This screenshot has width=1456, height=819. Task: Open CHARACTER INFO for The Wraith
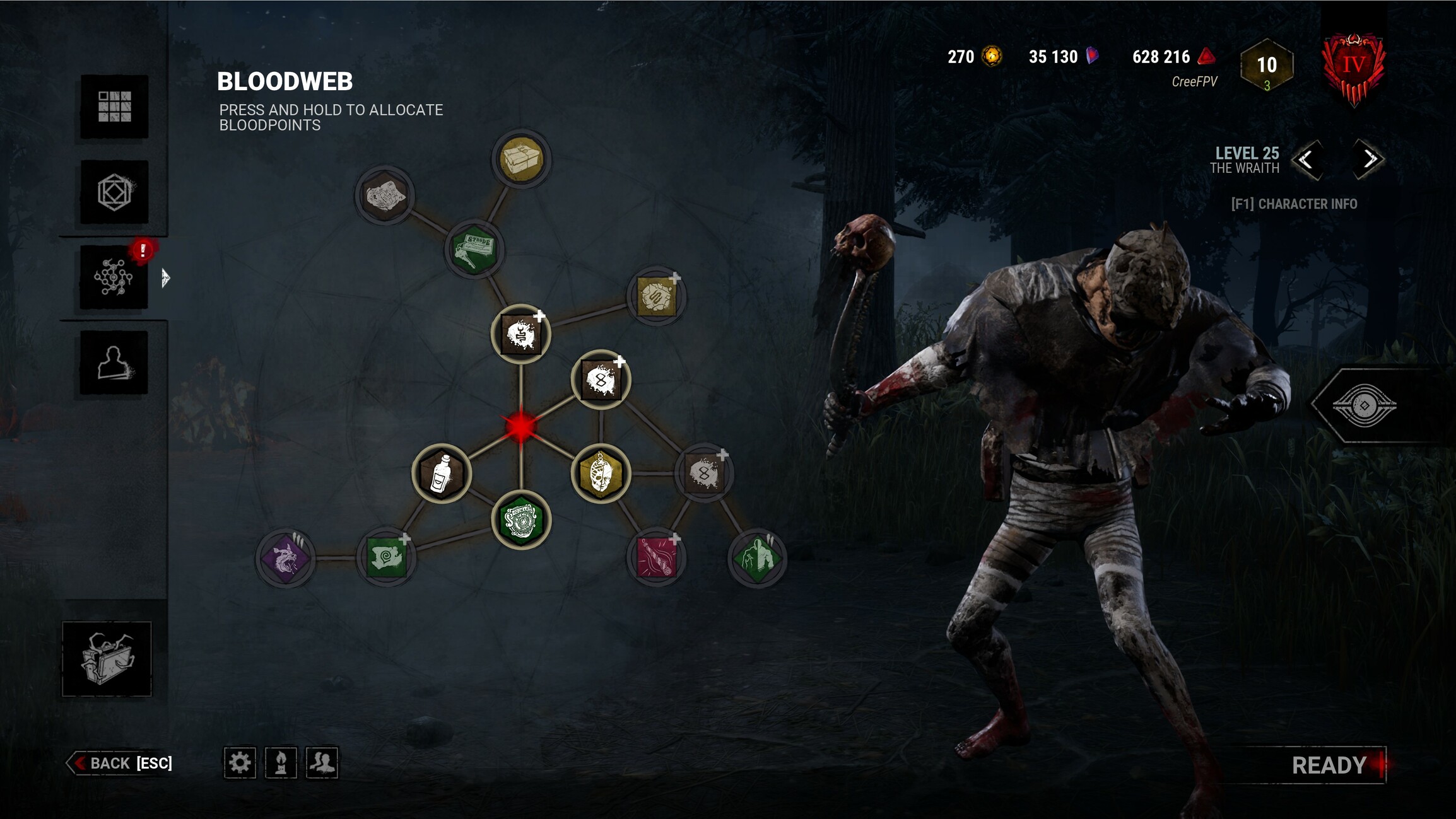(x=1293, y=203)
